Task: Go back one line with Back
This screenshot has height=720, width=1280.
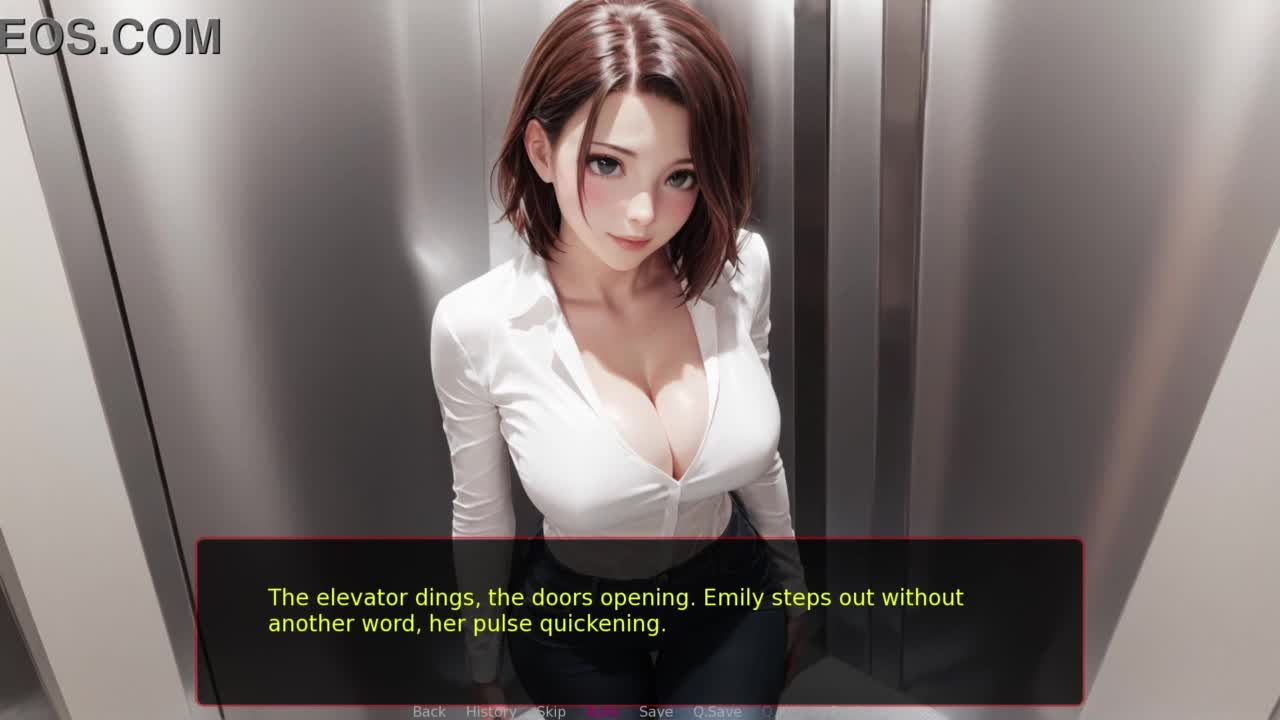Action: (429, 711)
